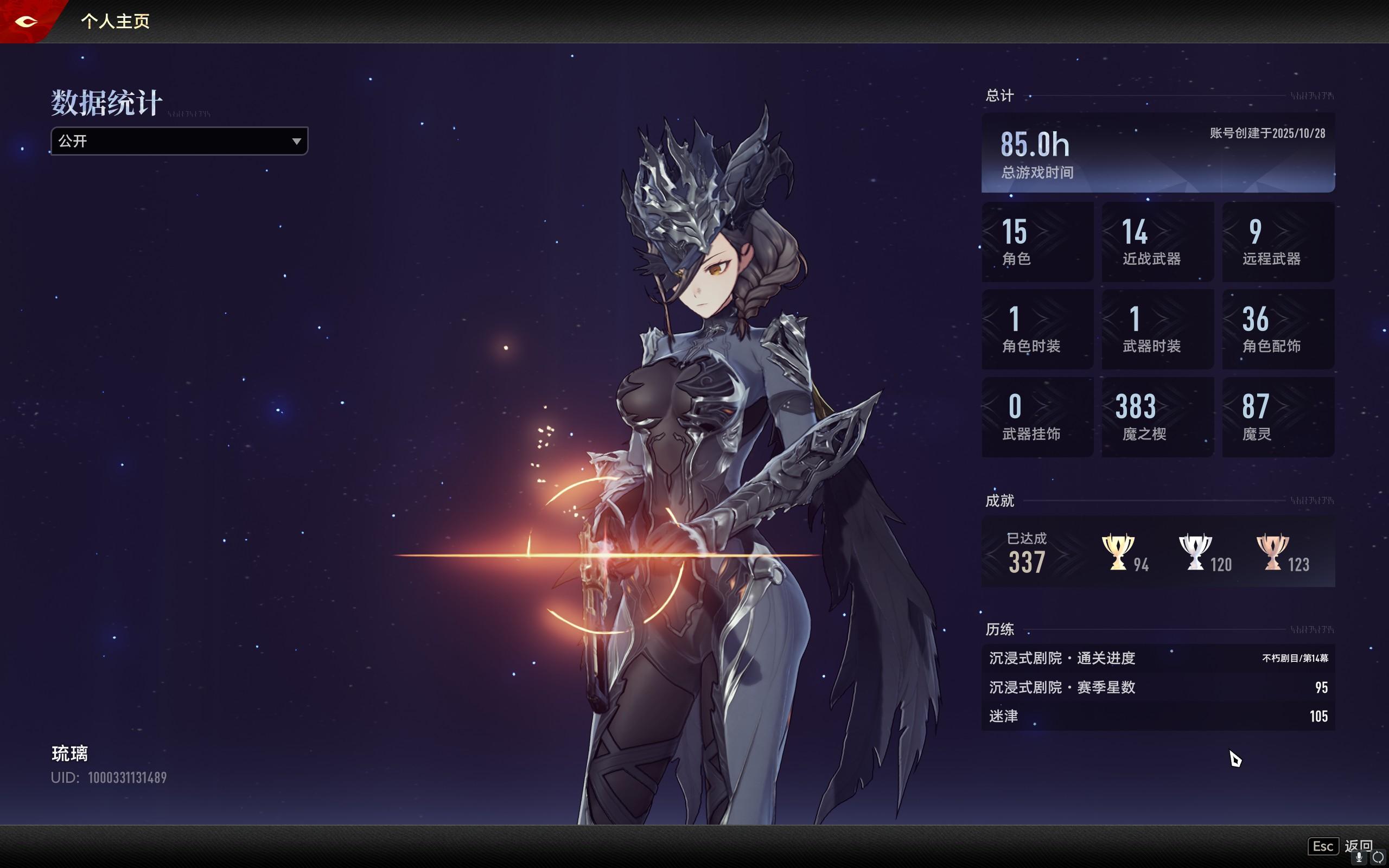The width and height of the screenshot is (1389, 868).
Task: Toggle the microphone icon in the corner
Action: [x=1359, y=858]
